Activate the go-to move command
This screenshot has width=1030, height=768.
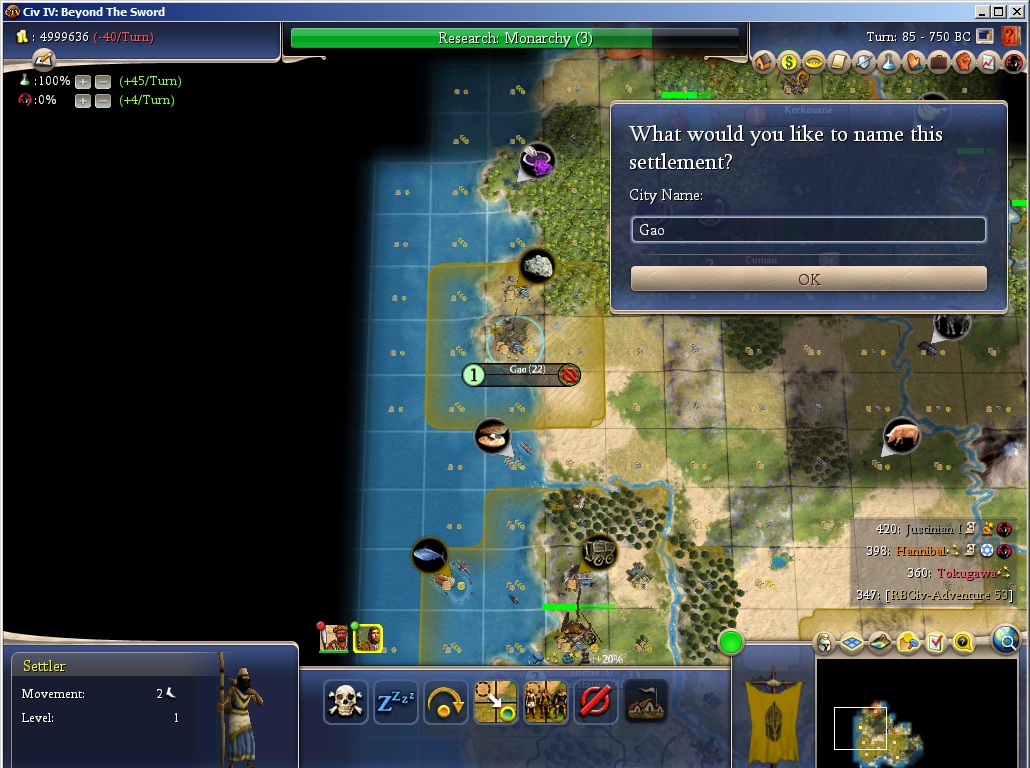coord(495,702)
